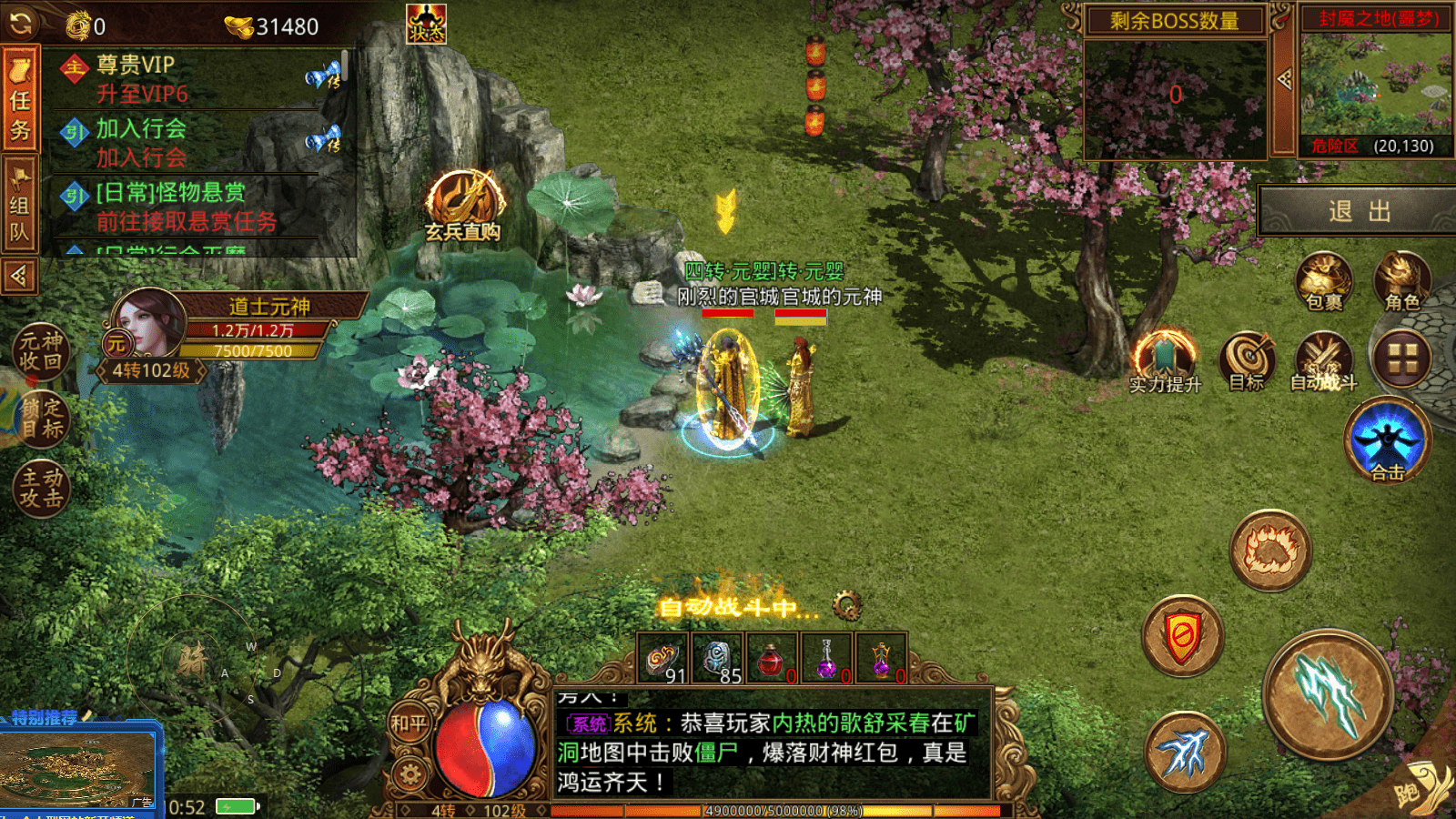Switch to the 组队 team tab
The height and width of the screenshot is (819, 1456).
point(20,206)
